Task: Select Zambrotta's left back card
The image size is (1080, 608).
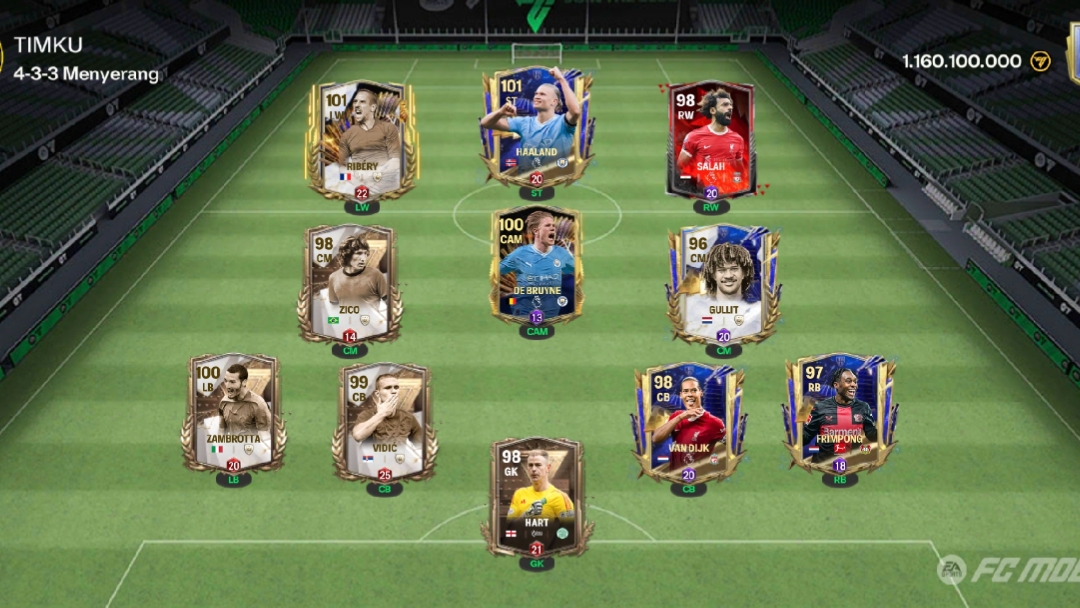Action: (233, 411)
